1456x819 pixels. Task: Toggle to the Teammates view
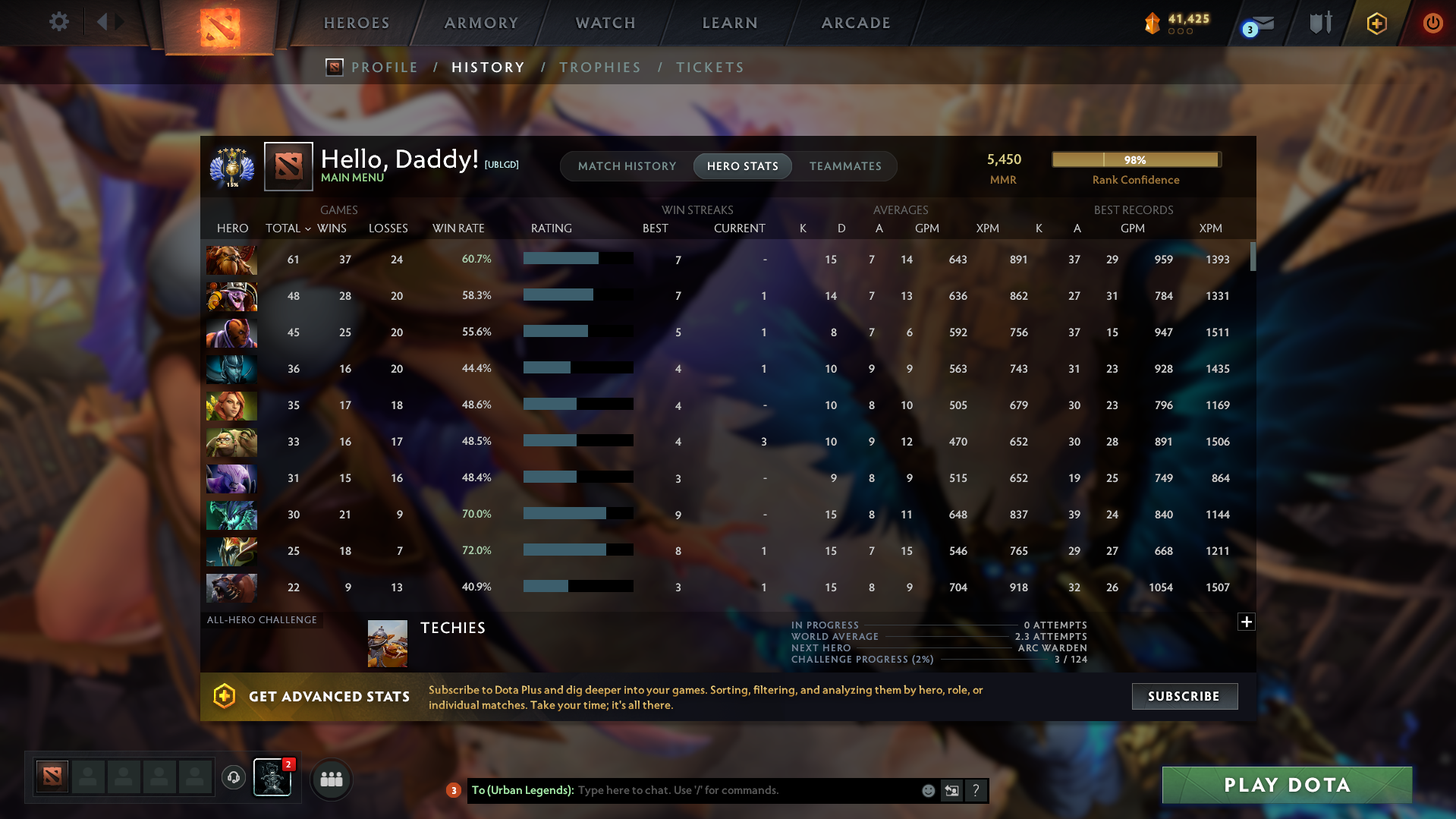(x=845, y=165)
